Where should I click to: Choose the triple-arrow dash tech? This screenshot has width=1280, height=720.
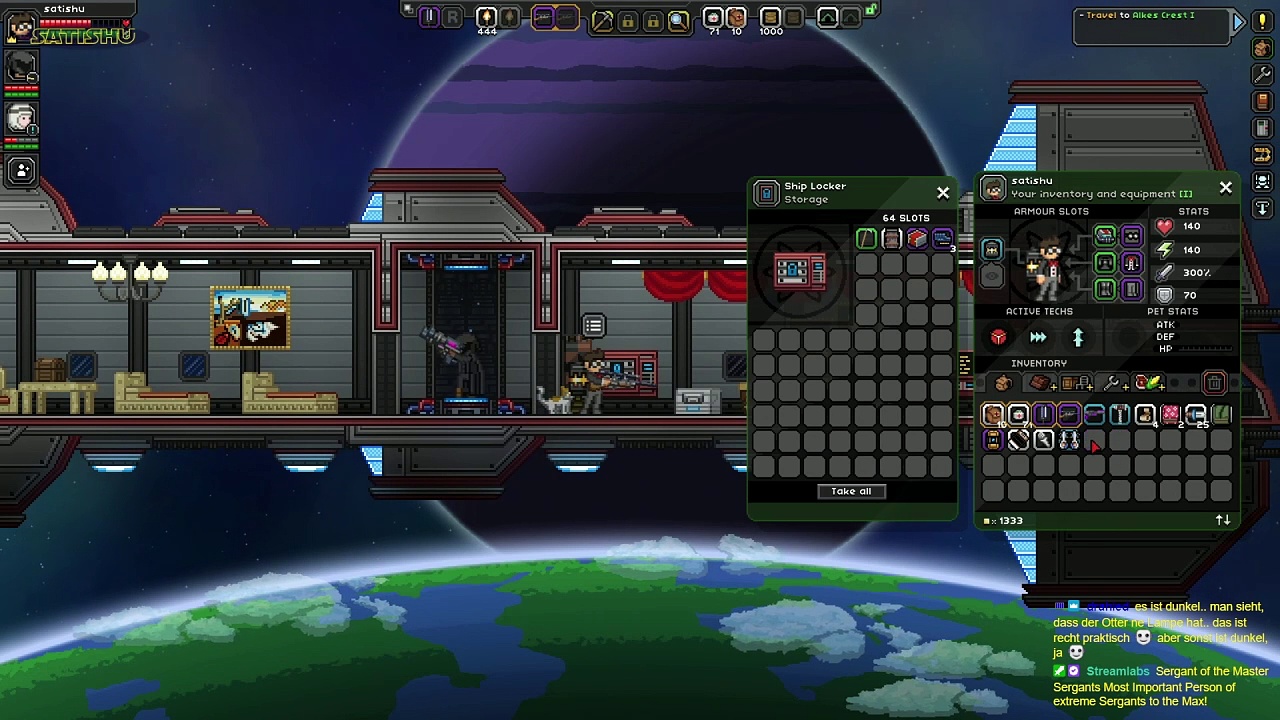[x=1038, y=338]
